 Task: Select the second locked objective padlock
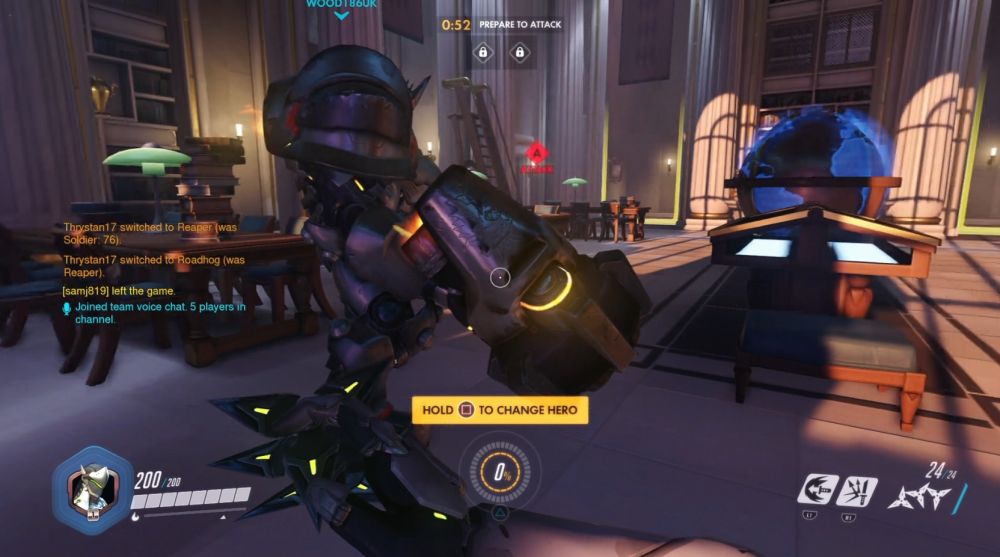519,52
